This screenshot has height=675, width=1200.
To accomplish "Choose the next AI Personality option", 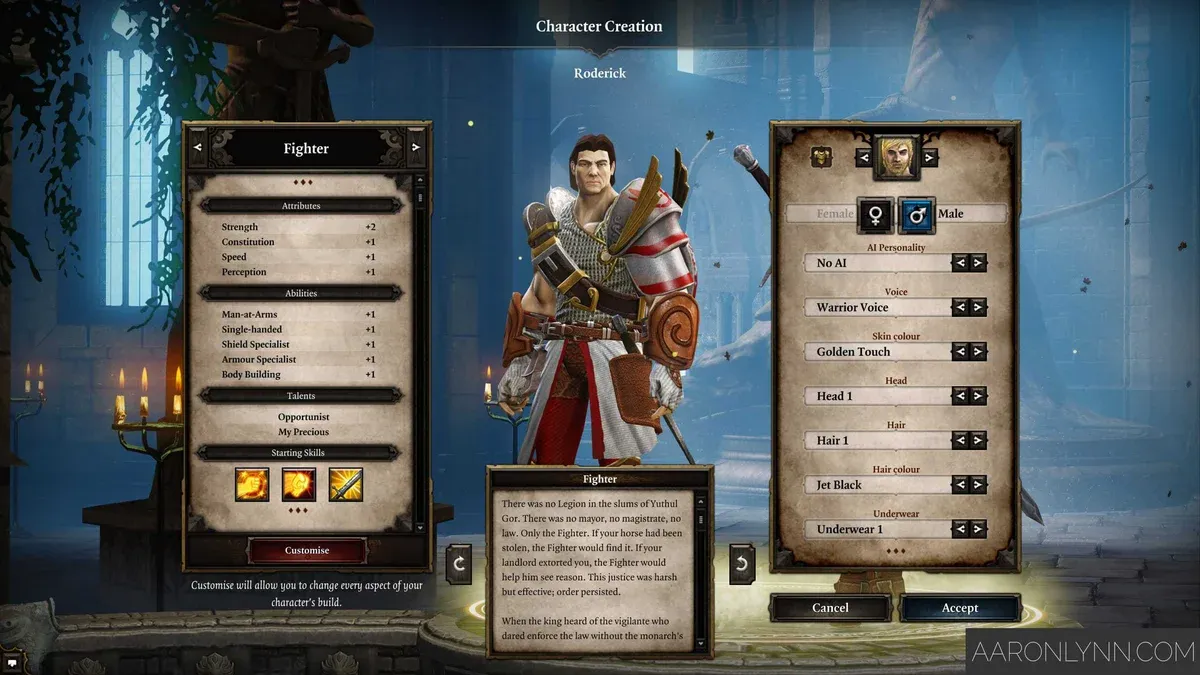I will (978, 263).
